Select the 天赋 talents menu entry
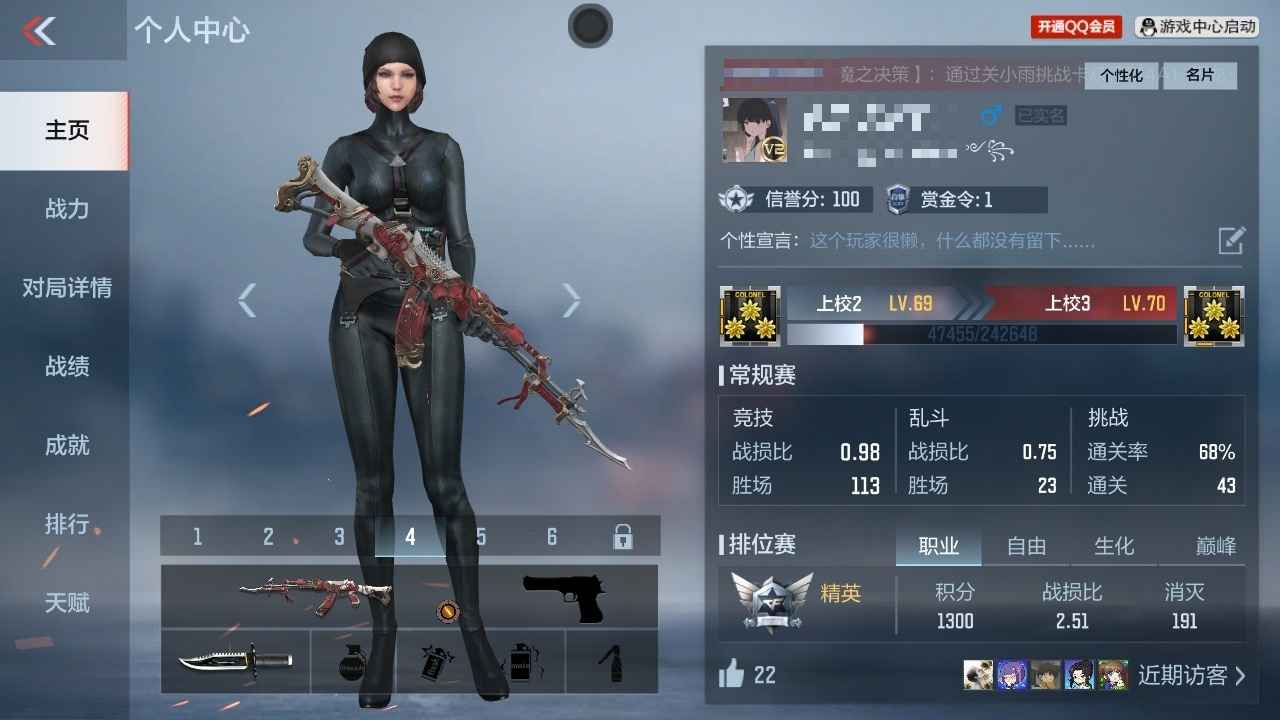The image size is (1280, 720). pos(66,603)
